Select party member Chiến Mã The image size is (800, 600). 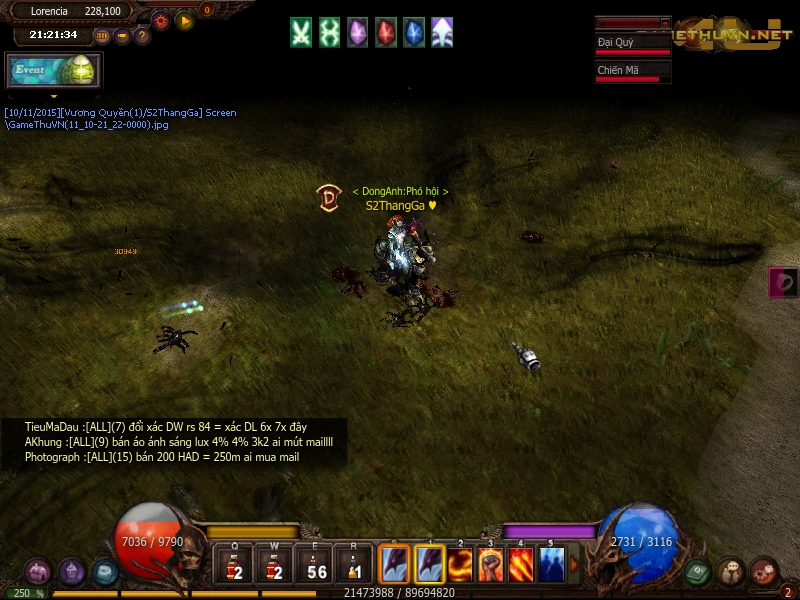point(632,71)
